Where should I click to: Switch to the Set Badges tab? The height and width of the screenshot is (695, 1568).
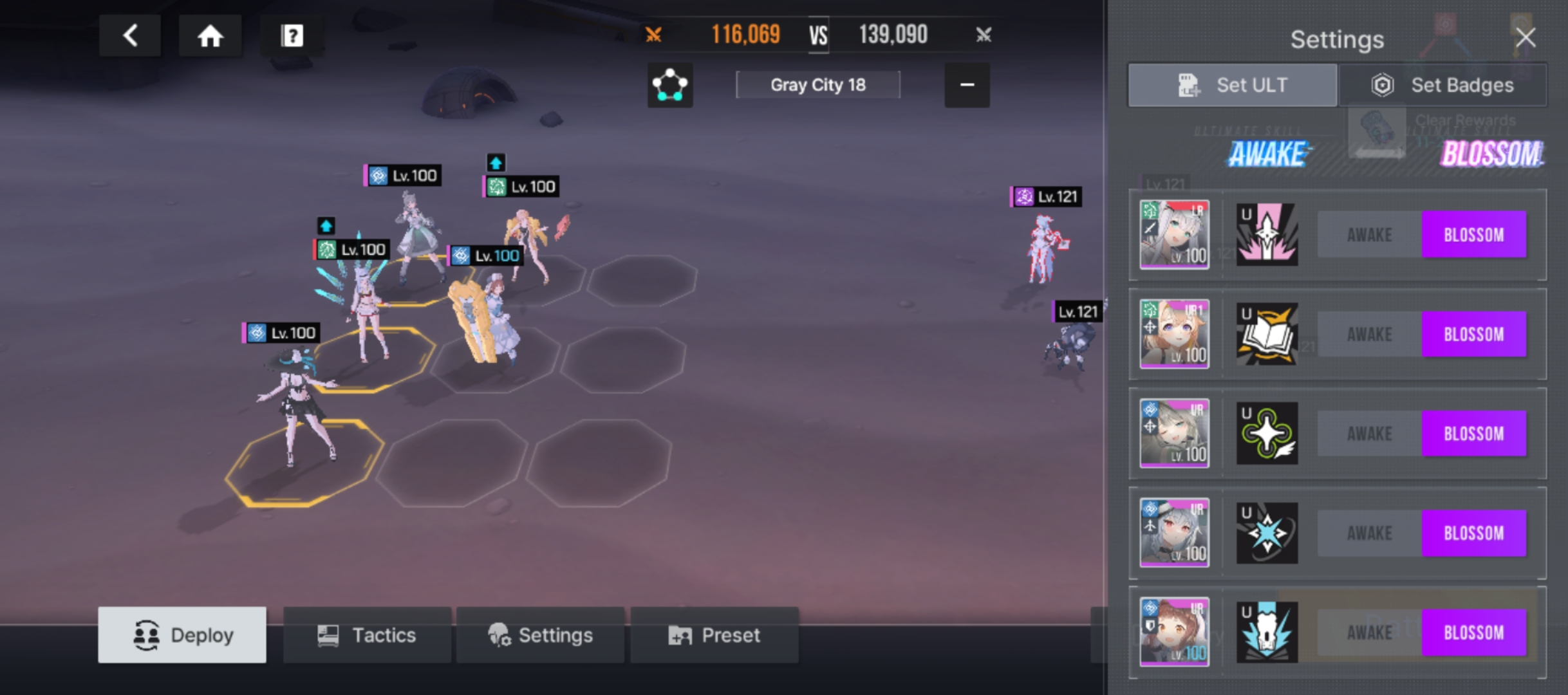point(1442,85)
